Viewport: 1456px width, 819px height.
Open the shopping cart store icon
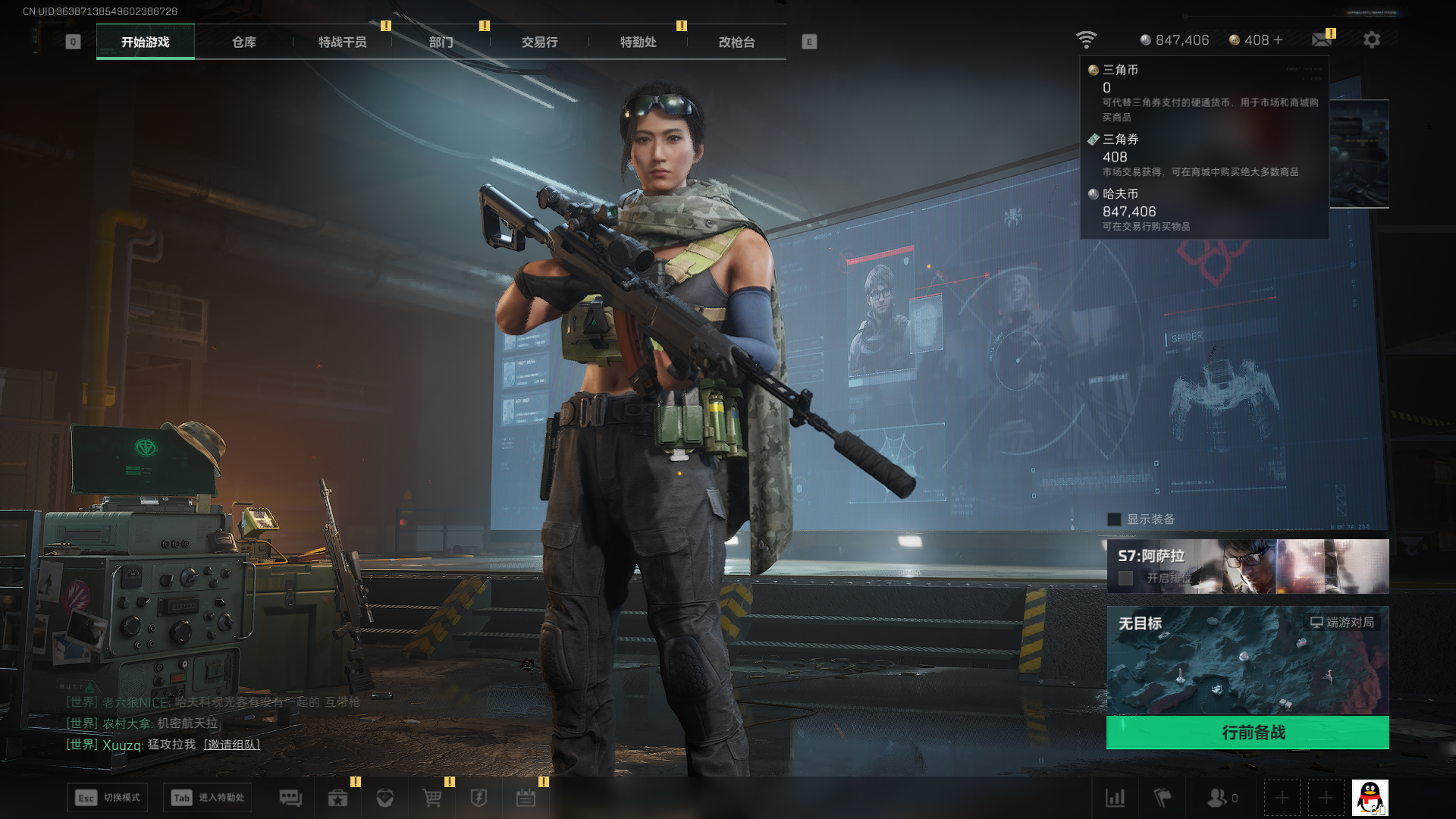pos(431,798)
